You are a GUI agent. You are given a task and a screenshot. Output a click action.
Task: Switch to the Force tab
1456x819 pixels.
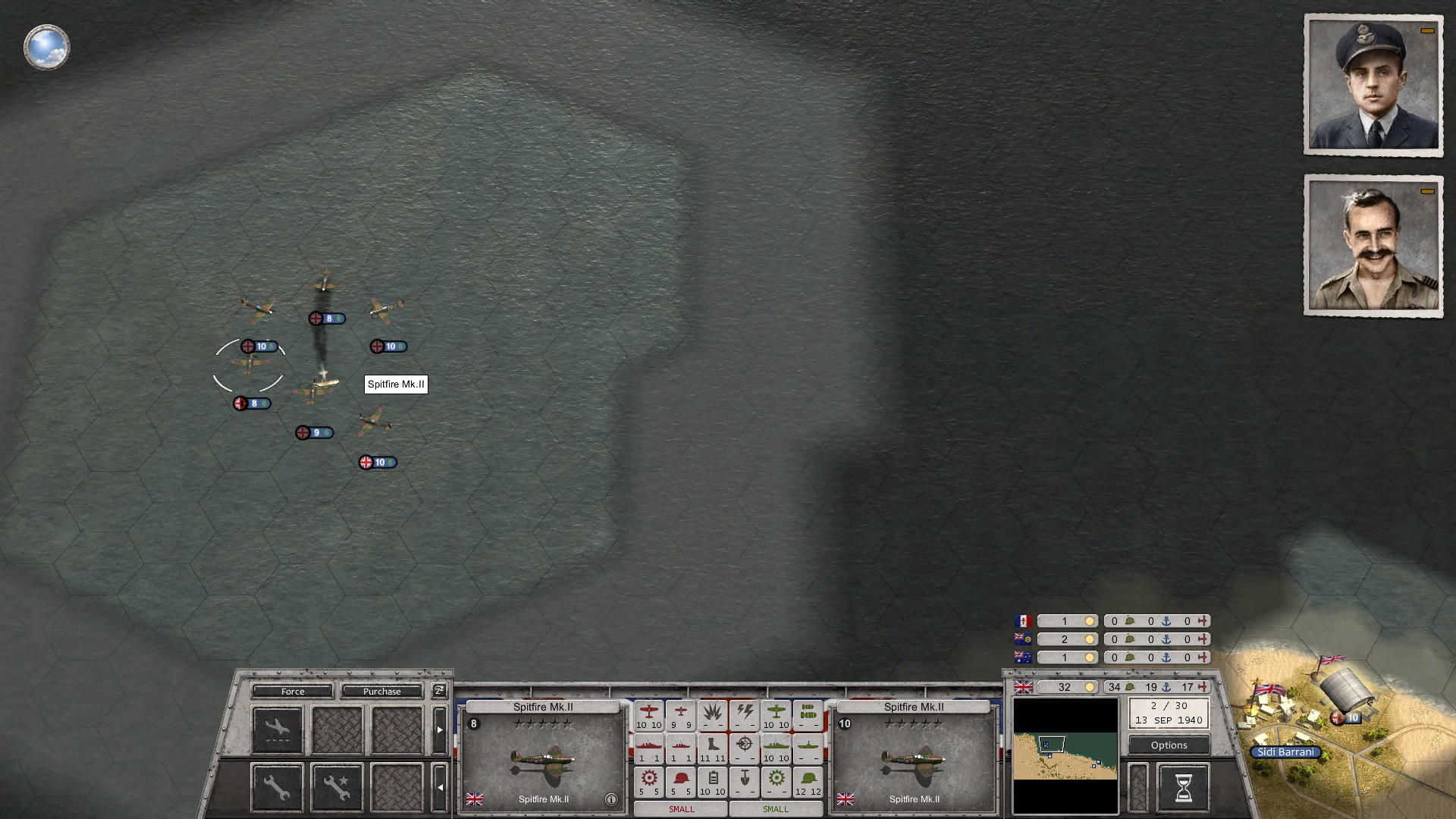[292, 692]
